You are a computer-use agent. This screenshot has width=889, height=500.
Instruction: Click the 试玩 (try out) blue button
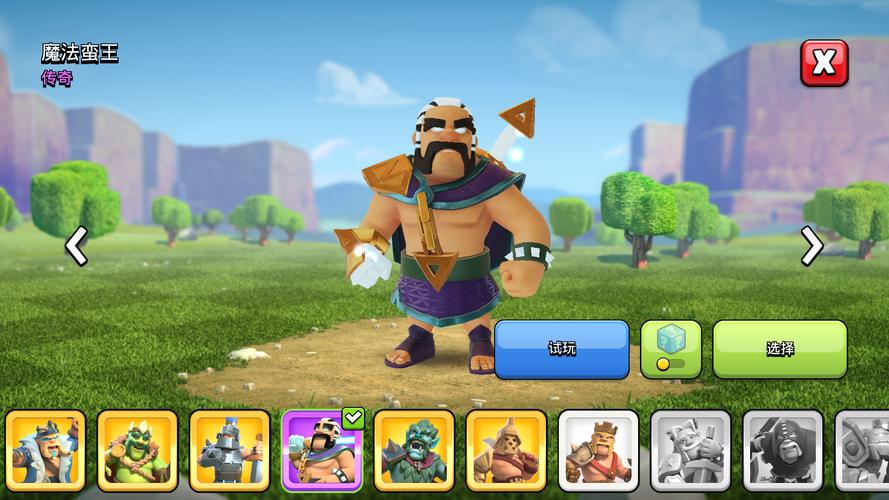(561, 349)
